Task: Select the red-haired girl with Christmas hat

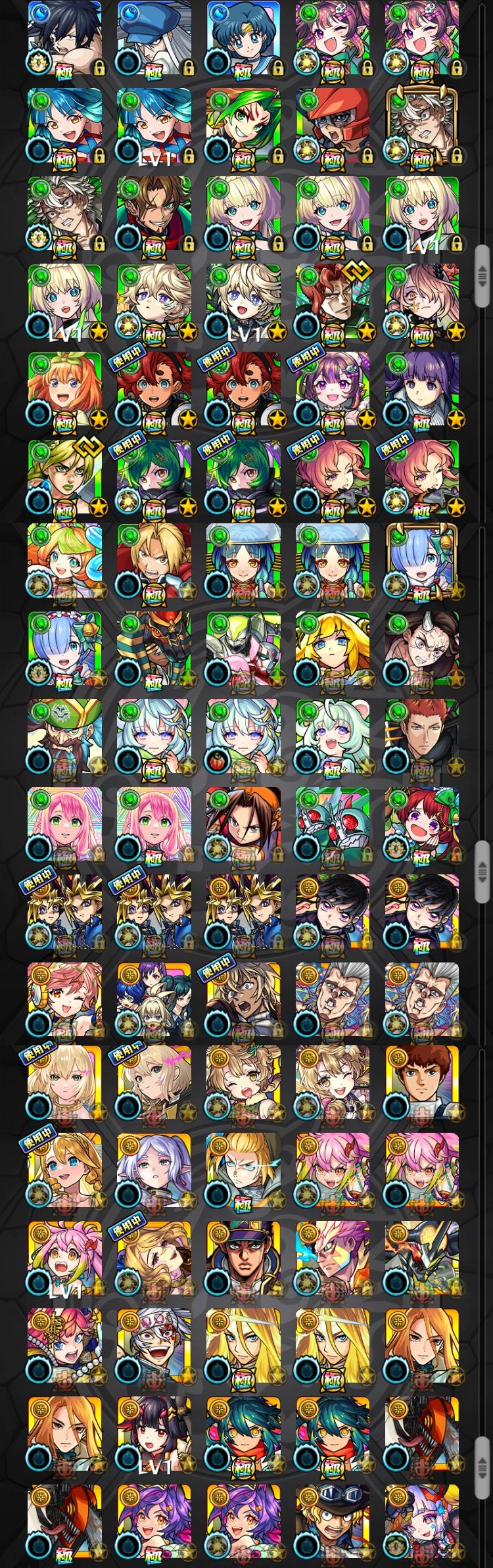Action: coord(422,824)
